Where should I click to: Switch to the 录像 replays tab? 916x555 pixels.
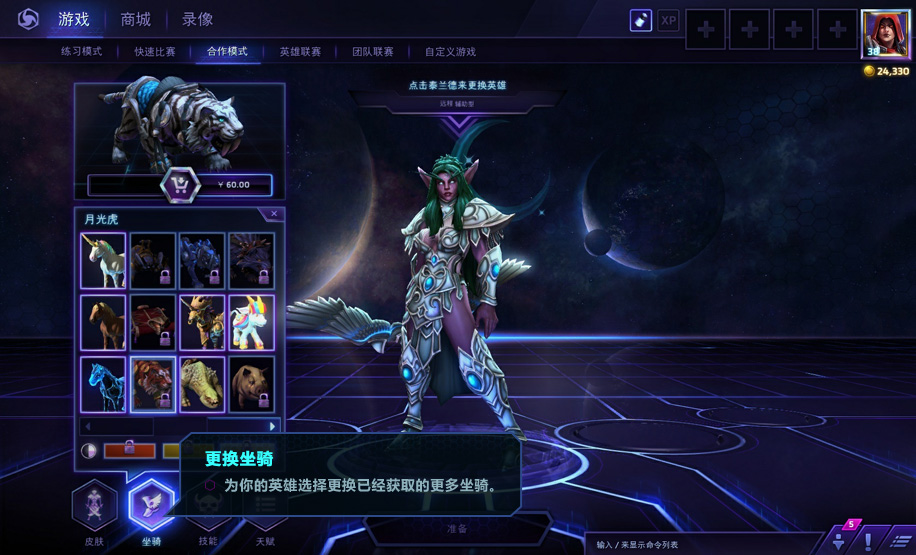(197, 19)
